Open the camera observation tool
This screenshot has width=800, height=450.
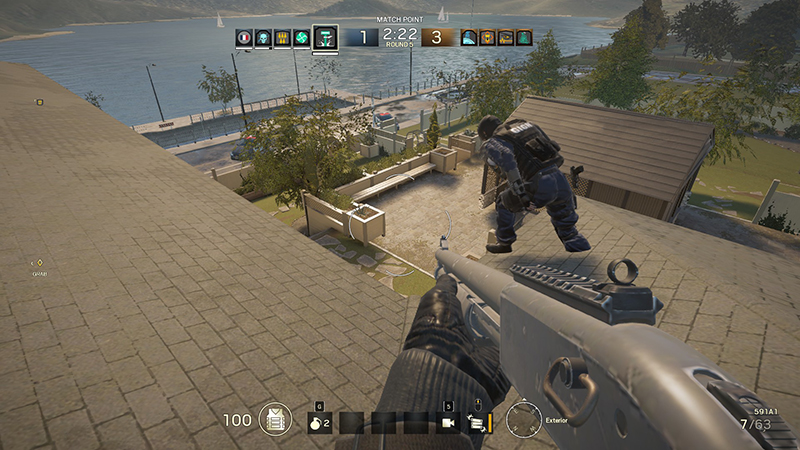[449, 422]
